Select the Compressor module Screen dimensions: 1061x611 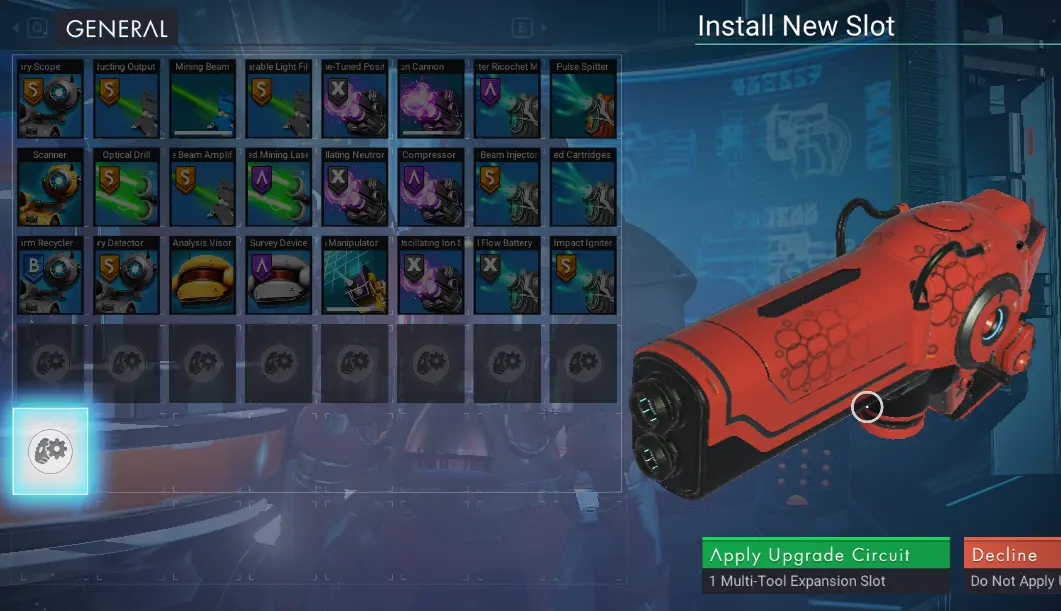coord(430,188)
